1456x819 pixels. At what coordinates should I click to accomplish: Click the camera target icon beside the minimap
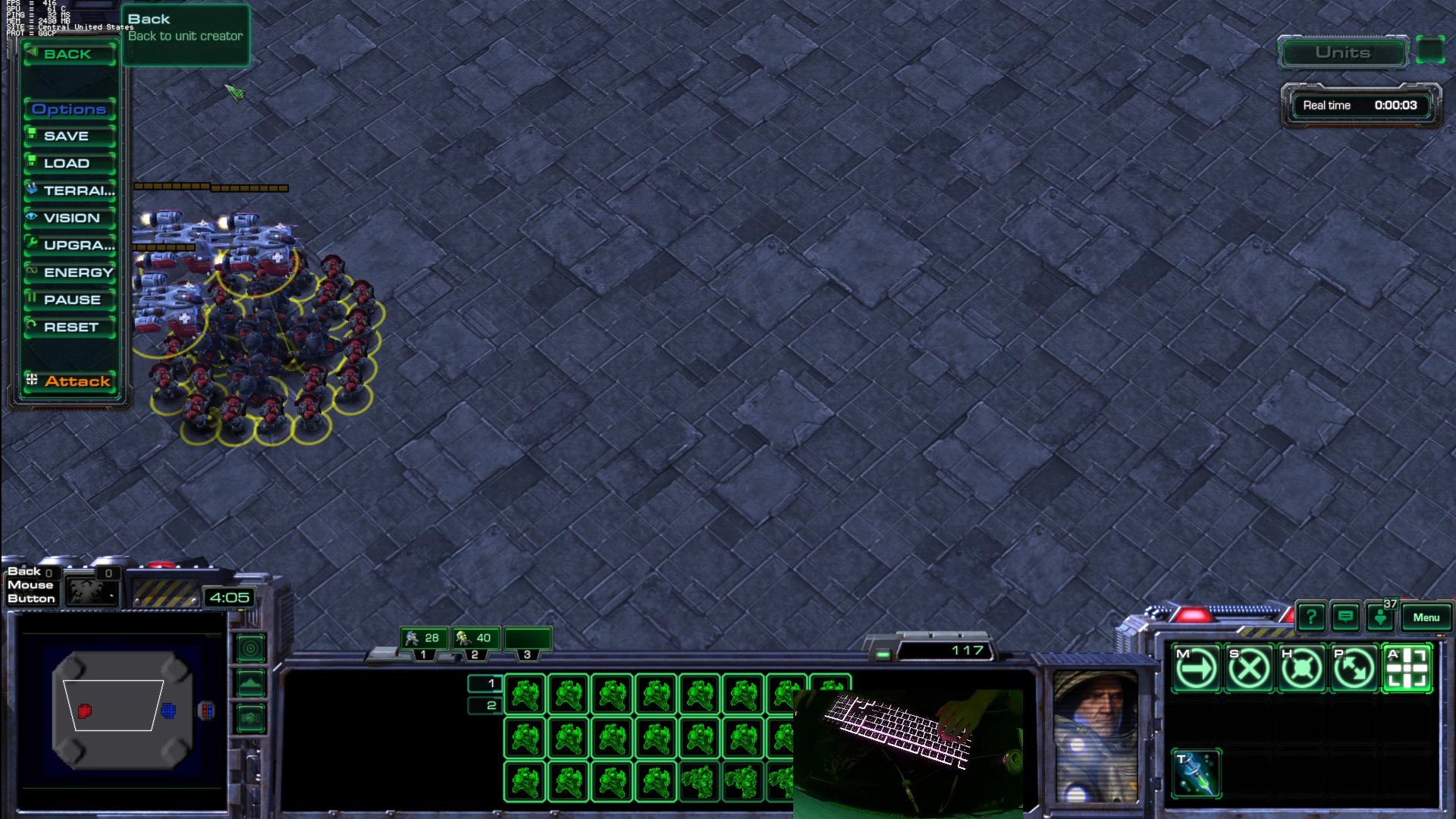click(250, 649)
